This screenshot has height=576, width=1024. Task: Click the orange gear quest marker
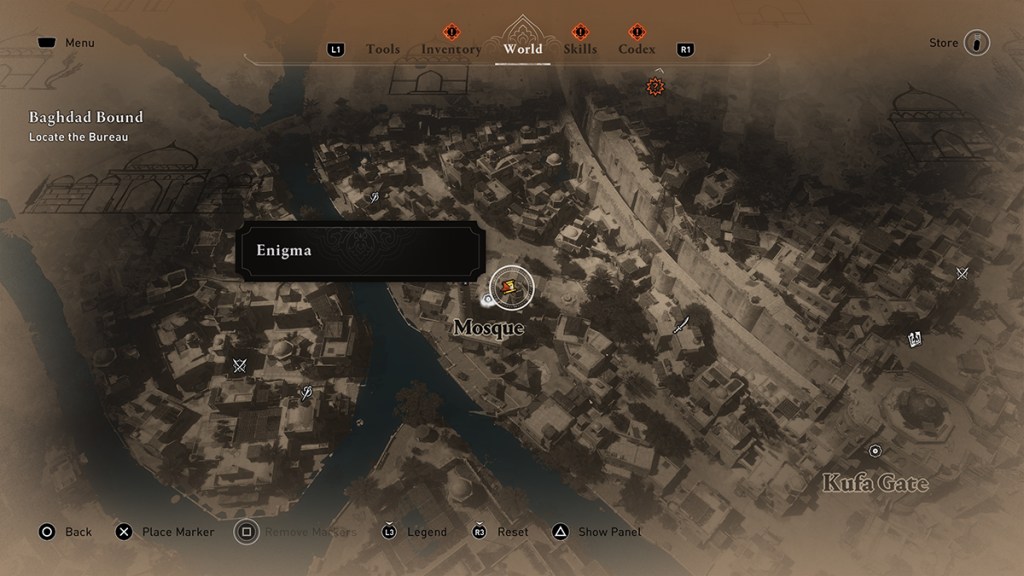tap(656, 87)
